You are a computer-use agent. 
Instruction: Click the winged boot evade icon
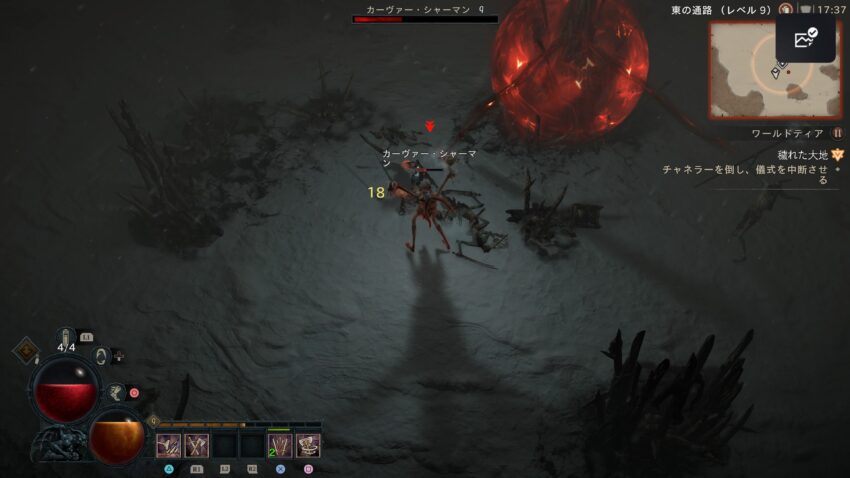click(115, 391)
